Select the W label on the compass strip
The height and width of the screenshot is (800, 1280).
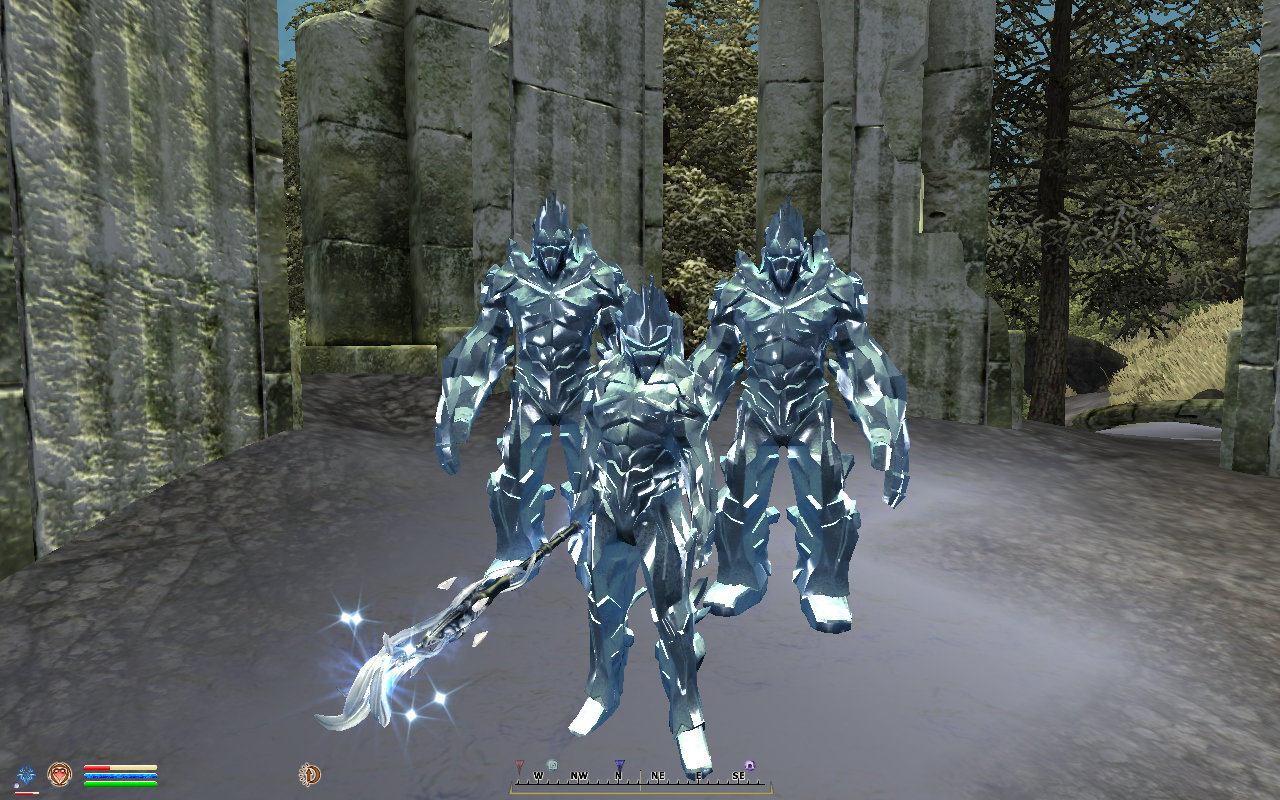[x=539, y=776]
